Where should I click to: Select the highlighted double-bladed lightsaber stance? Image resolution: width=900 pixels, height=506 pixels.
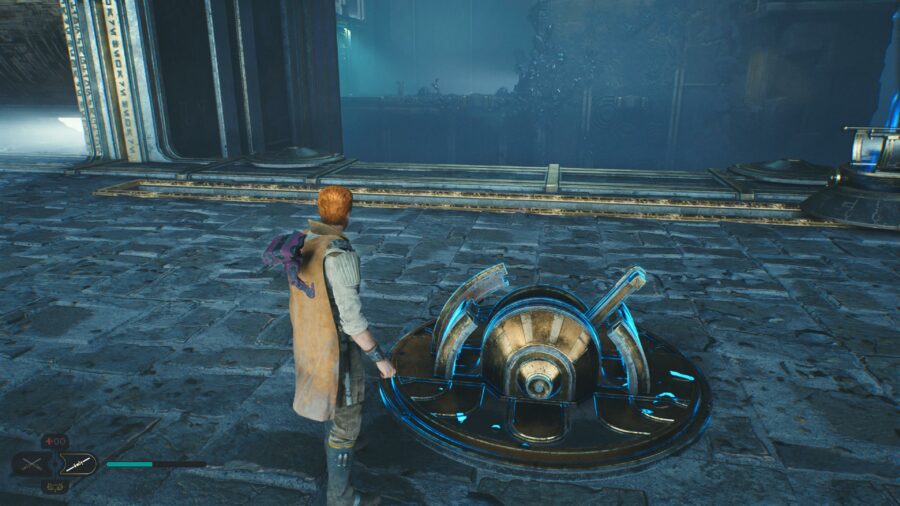pyautogui.click(x=77, y=464)
